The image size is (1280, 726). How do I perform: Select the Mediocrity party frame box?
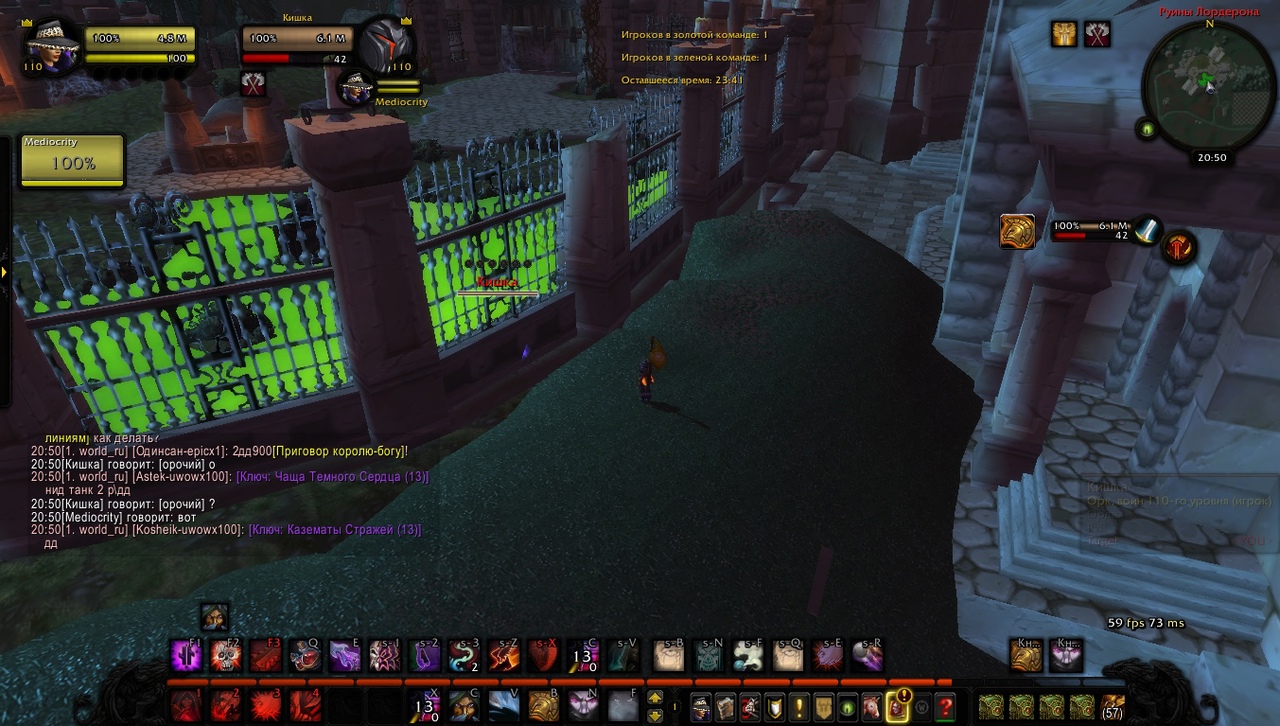[73, 161]
